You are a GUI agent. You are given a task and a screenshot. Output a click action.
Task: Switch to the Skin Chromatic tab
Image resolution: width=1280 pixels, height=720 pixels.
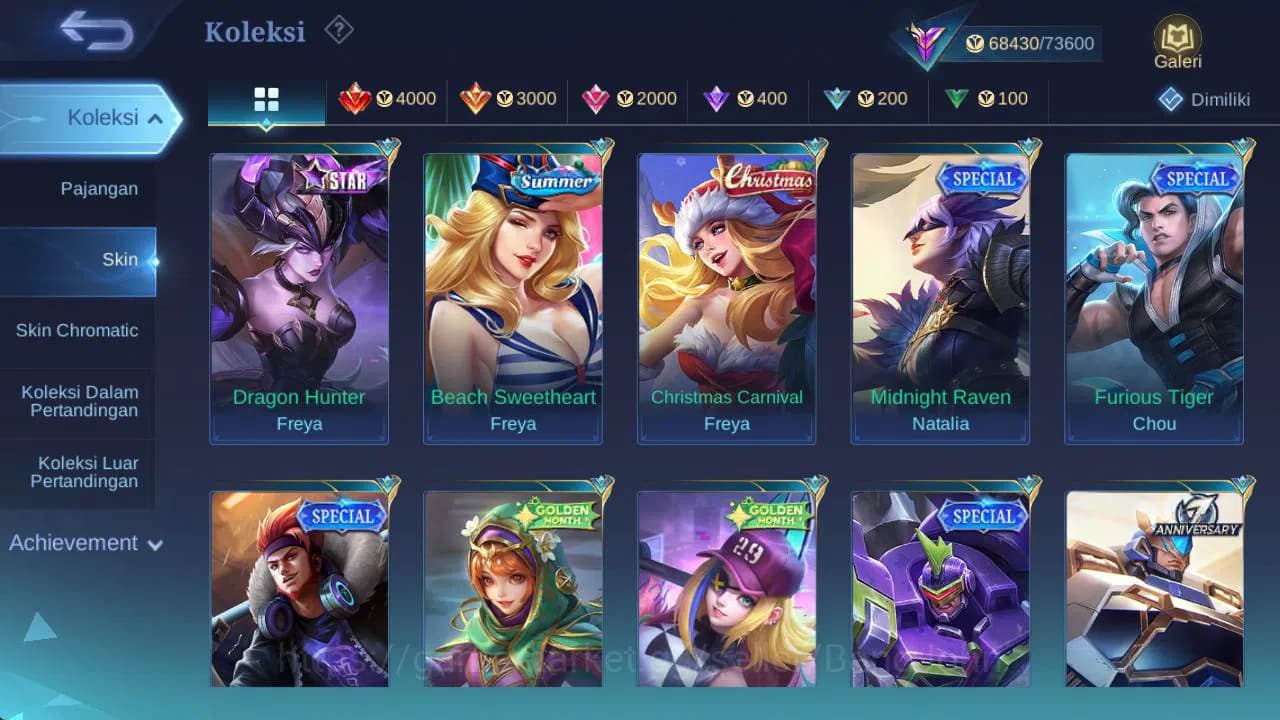point(77,330)
